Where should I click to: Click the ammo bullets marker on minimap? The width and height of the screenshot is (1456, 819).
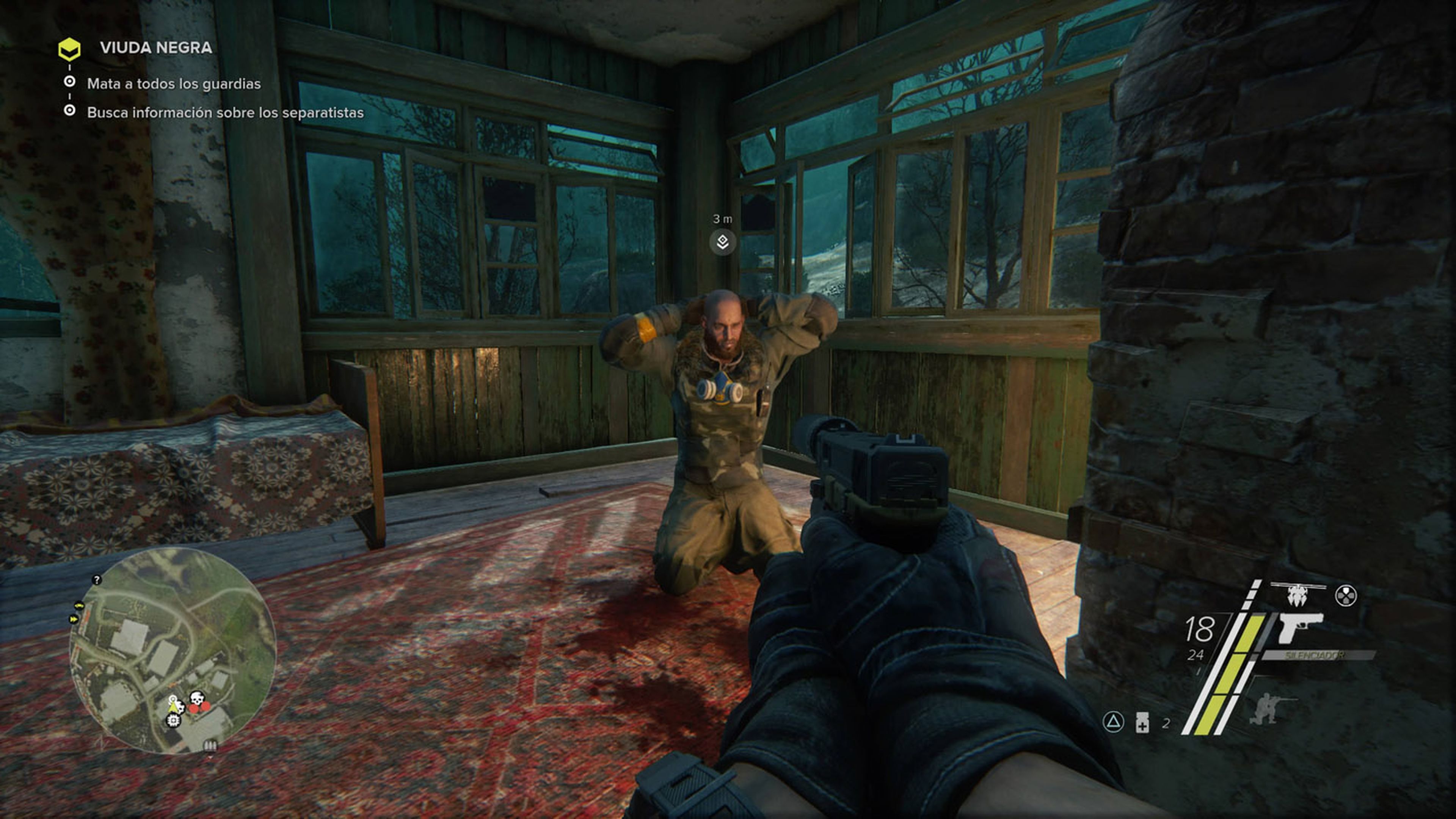(x=210, y=745)
